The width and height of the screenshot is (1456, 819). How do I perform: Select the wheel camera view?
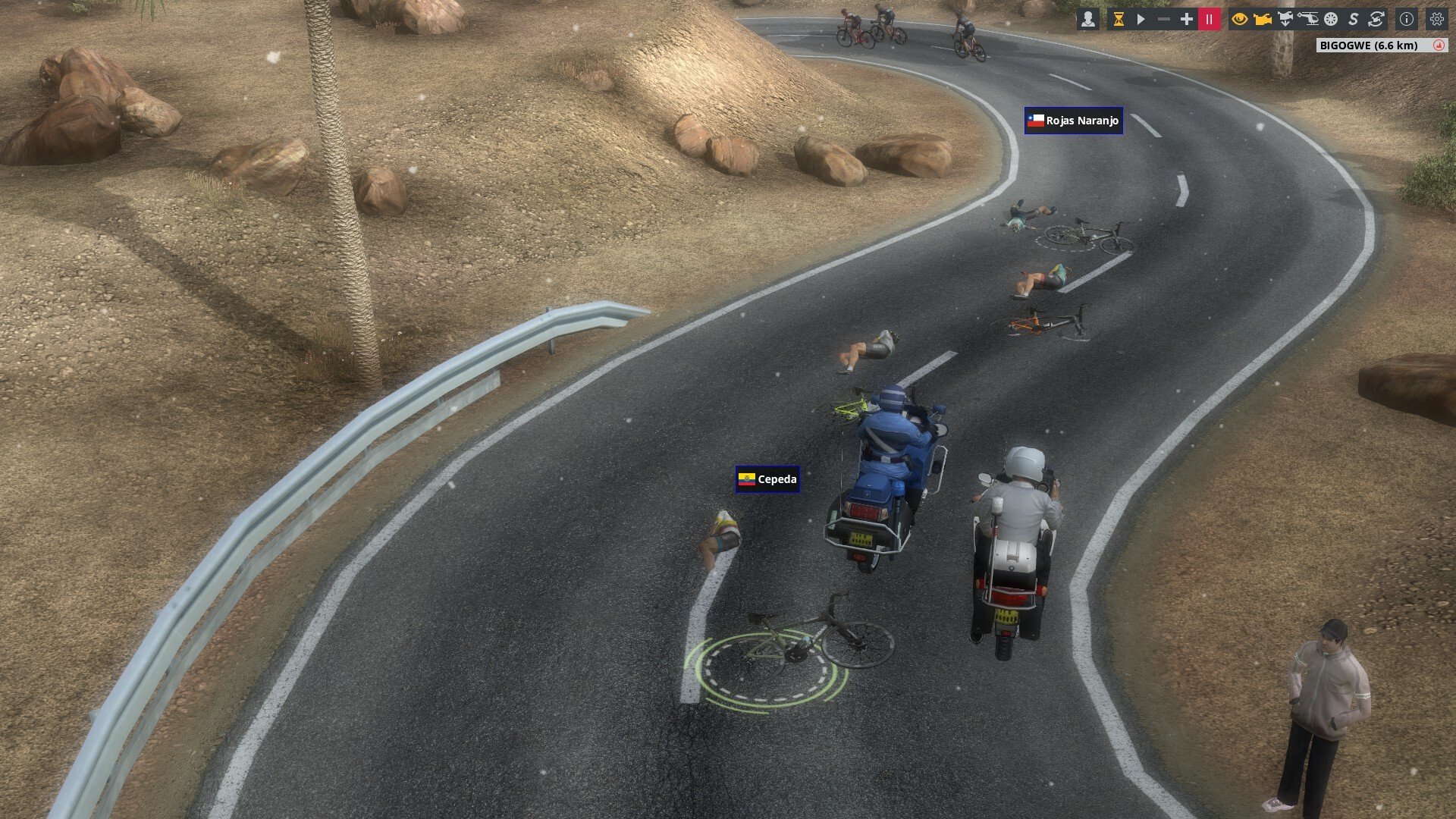click(x=1331, y=20)
